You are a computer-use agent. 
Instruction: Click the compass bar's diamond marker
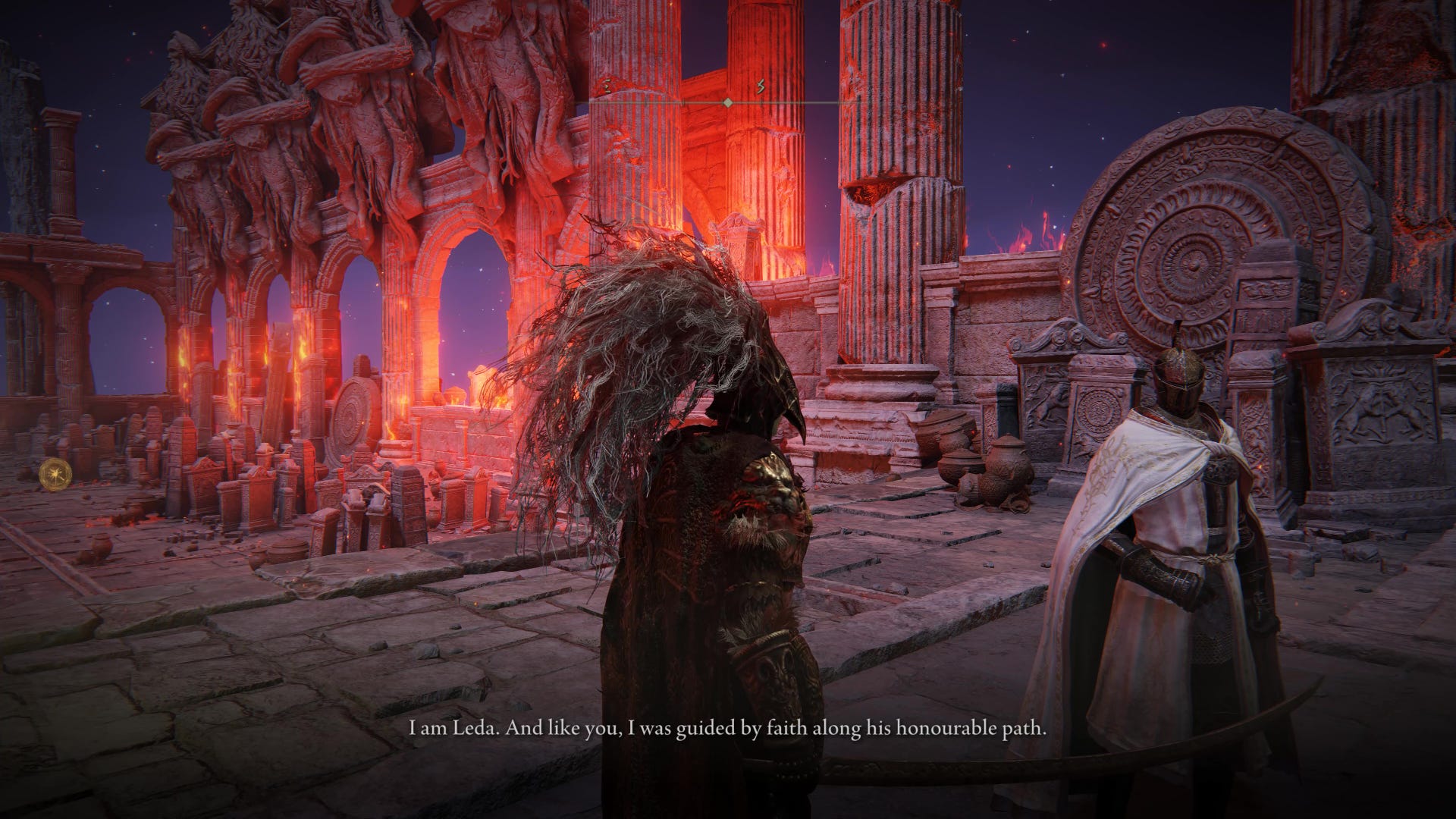[728, 102]
